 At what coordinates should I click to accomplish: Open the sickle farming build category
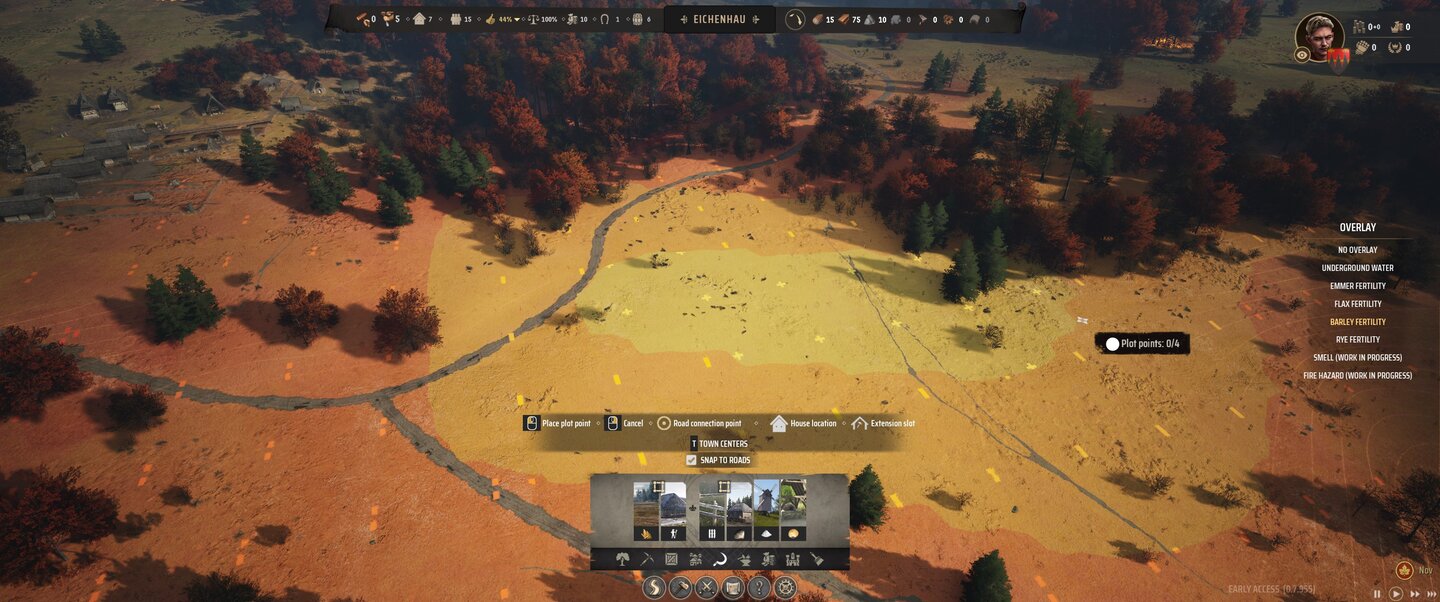point(719,559)
